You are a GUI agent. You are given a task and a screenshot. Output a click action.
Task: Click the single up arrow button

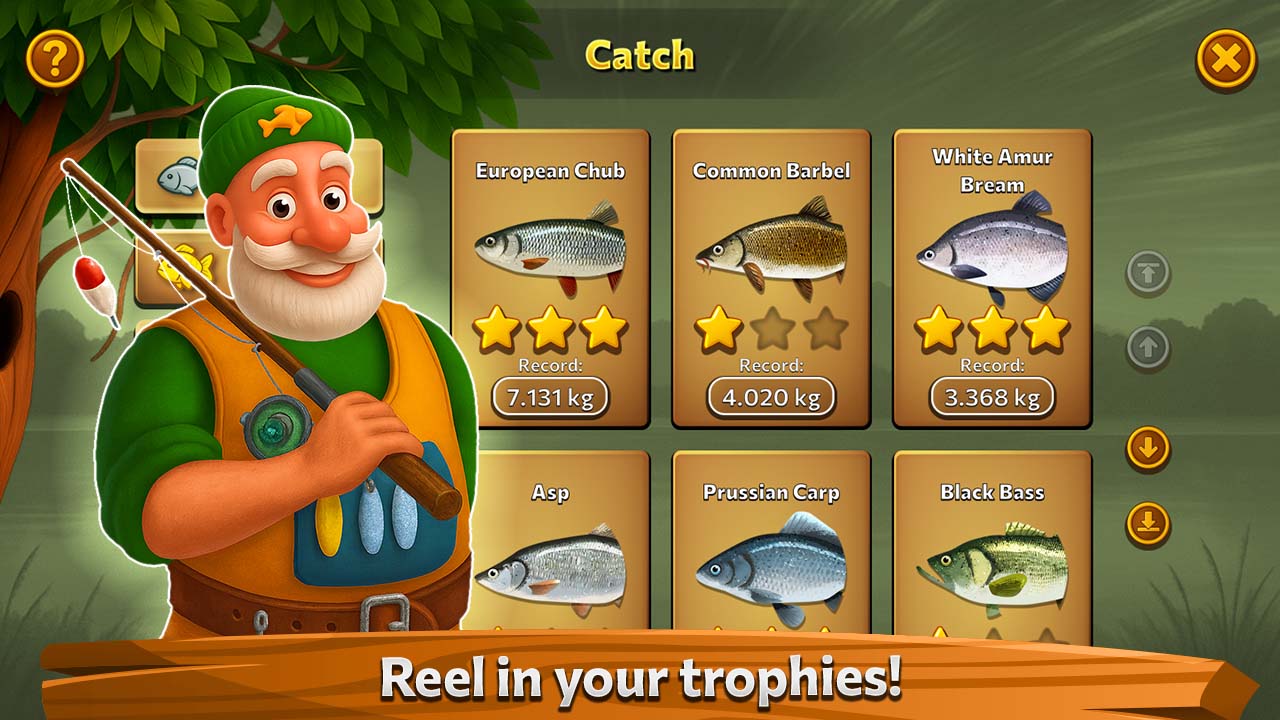click(1148, 349)
